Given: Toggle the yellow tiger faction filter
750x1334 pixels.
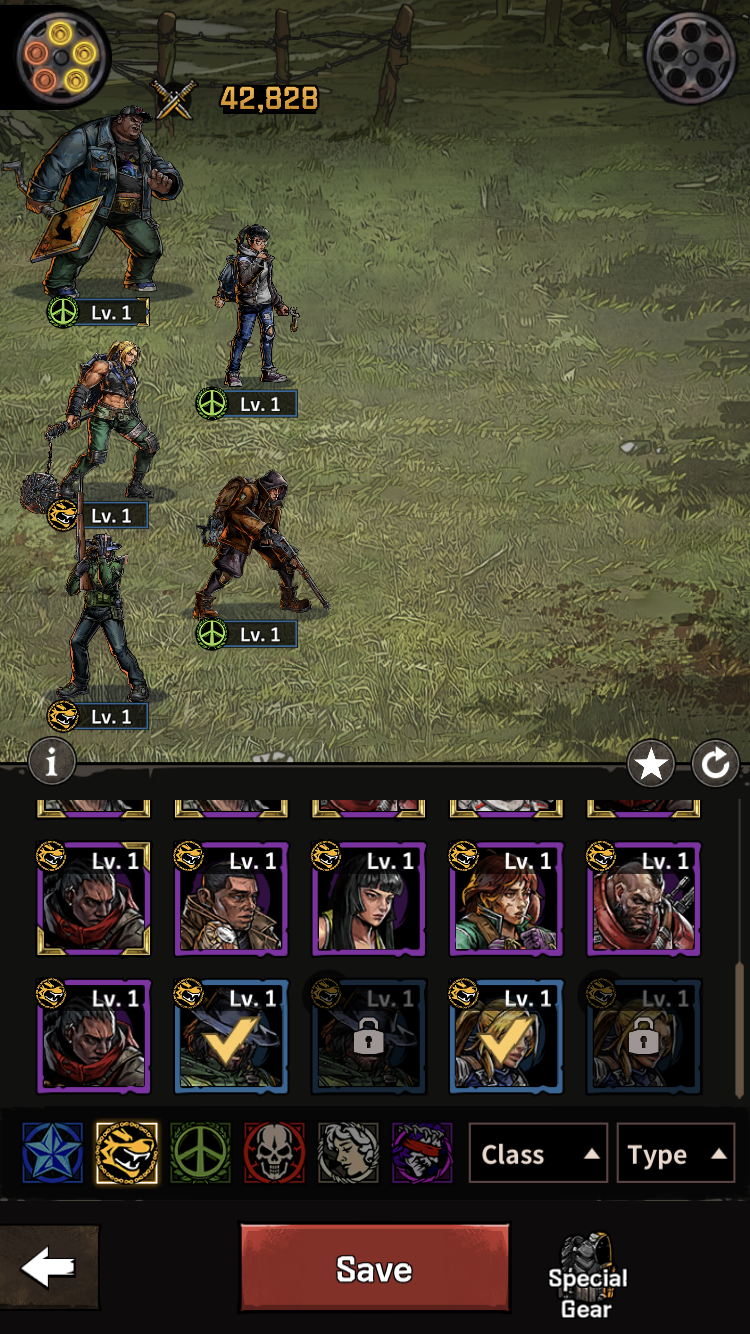Looking at the screenshot, I should pos(126,1153).
